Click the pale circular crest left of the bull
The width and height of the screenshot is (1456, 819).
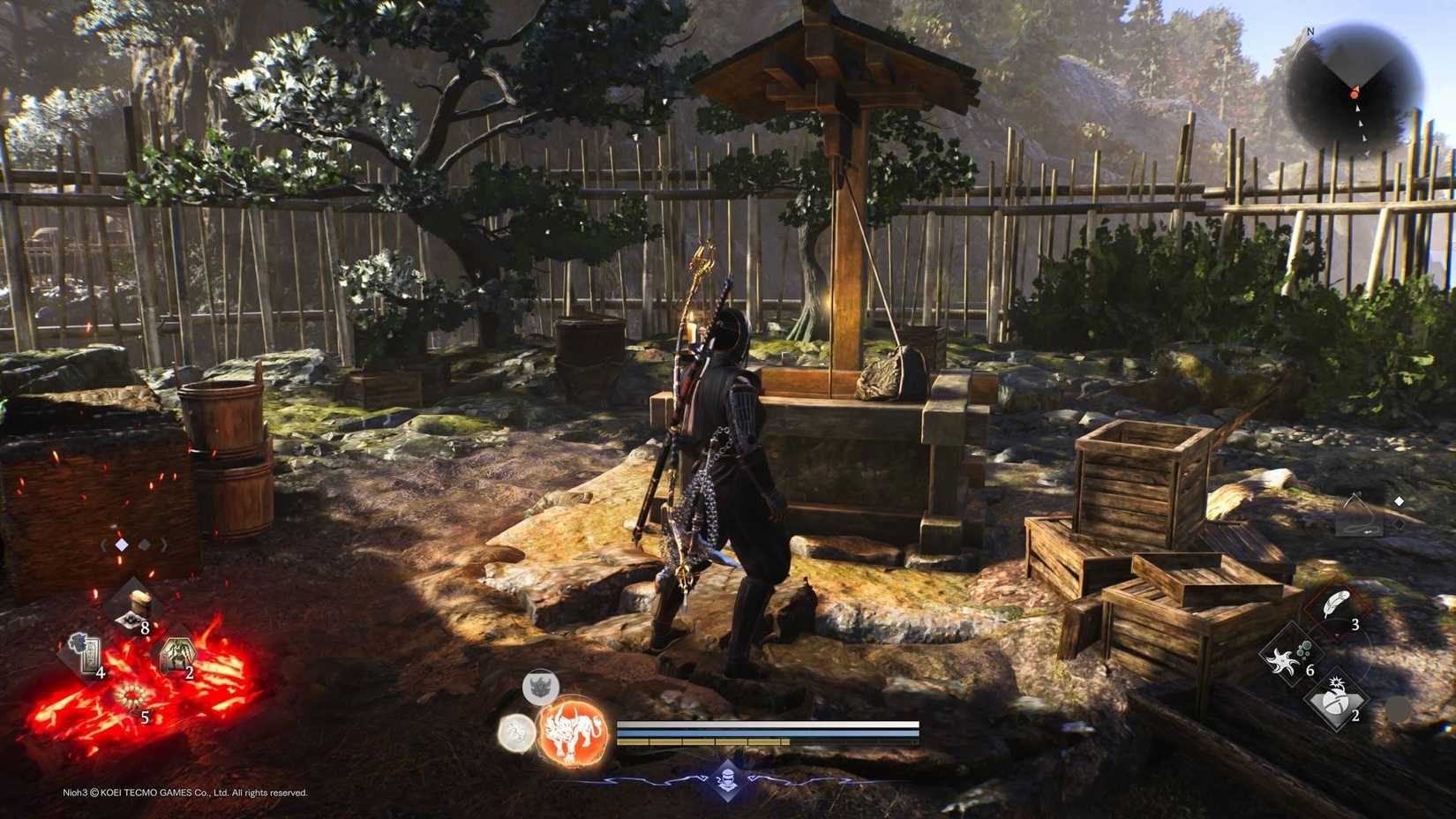(x=516, y=733)
